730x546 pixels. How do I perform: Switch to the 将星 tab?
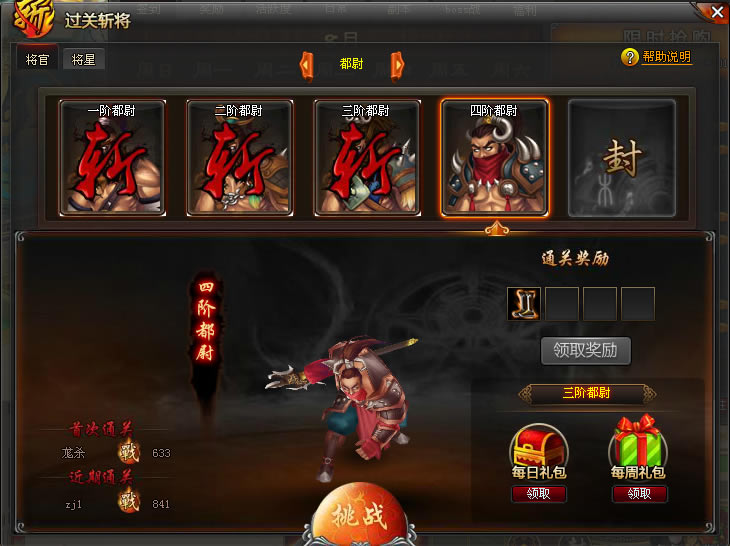tap(84, 59)
